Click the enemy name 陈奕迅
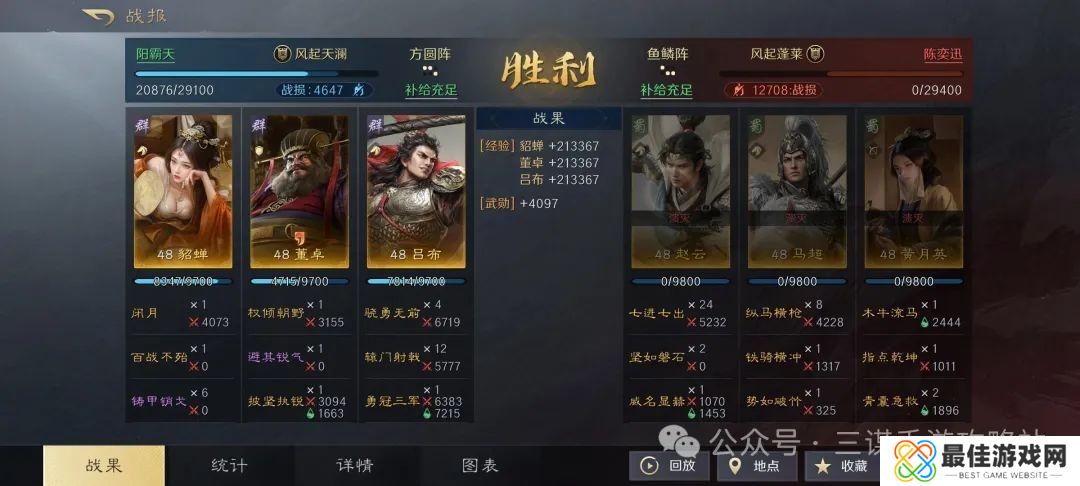Screen dimensions: 1080x486 942,54
